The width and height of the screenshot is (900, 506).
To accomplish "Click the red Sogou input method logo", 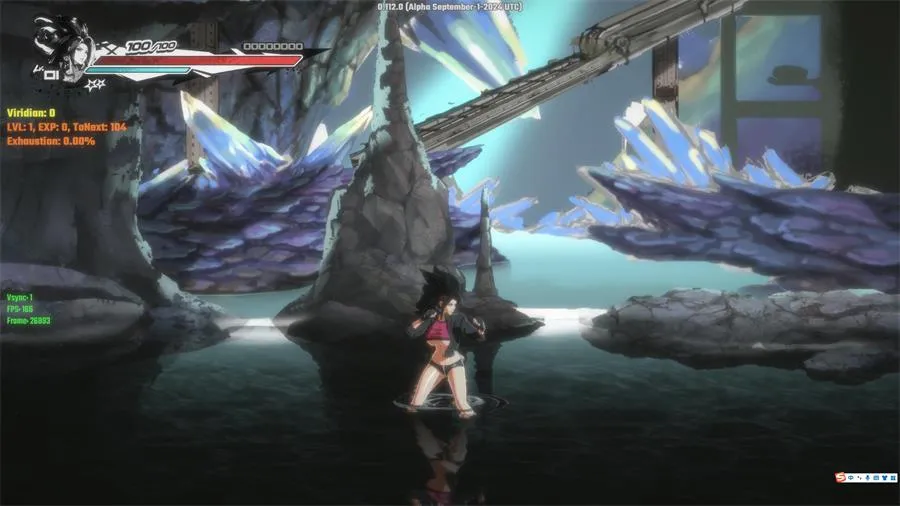I will tap(840, 479).
